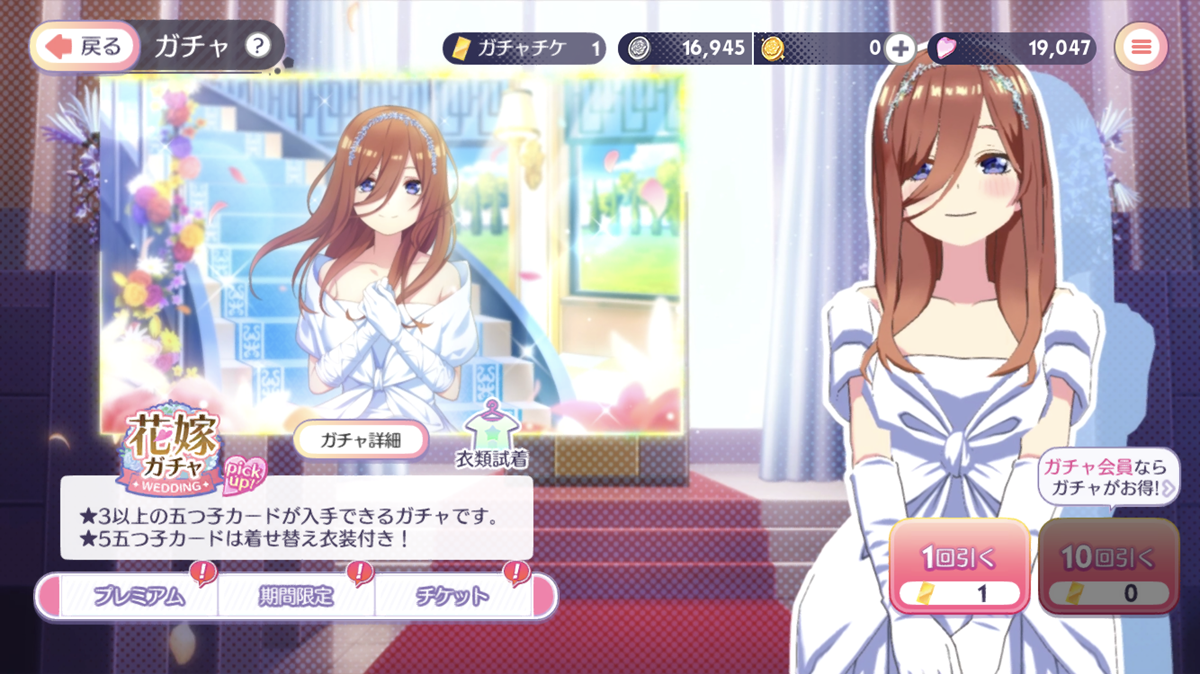Switch to the チケット tab
This screenshot has width=1200, height=674.
[x=453, y=597]
